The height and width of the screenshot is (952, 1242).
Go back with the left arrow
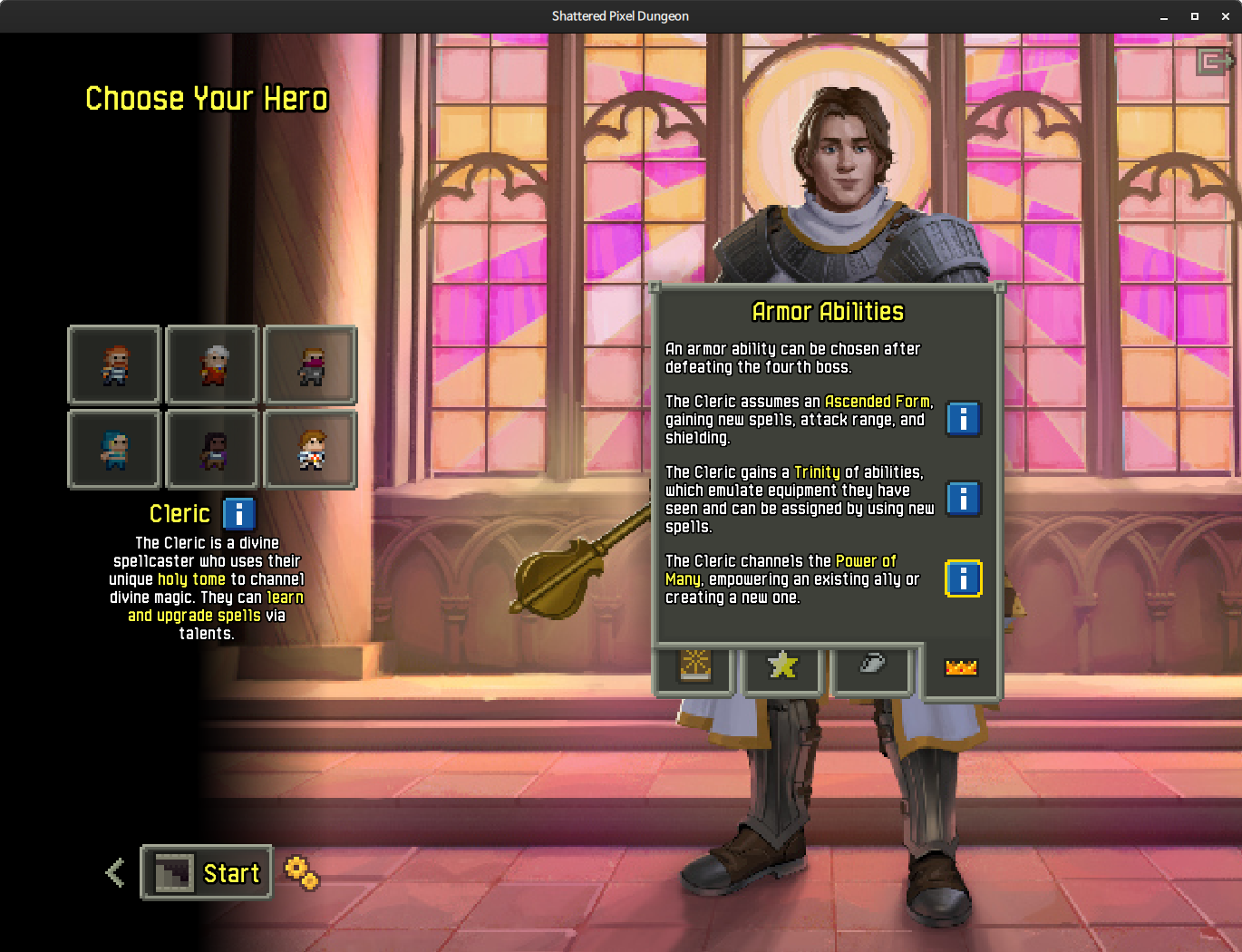[115, 873]
